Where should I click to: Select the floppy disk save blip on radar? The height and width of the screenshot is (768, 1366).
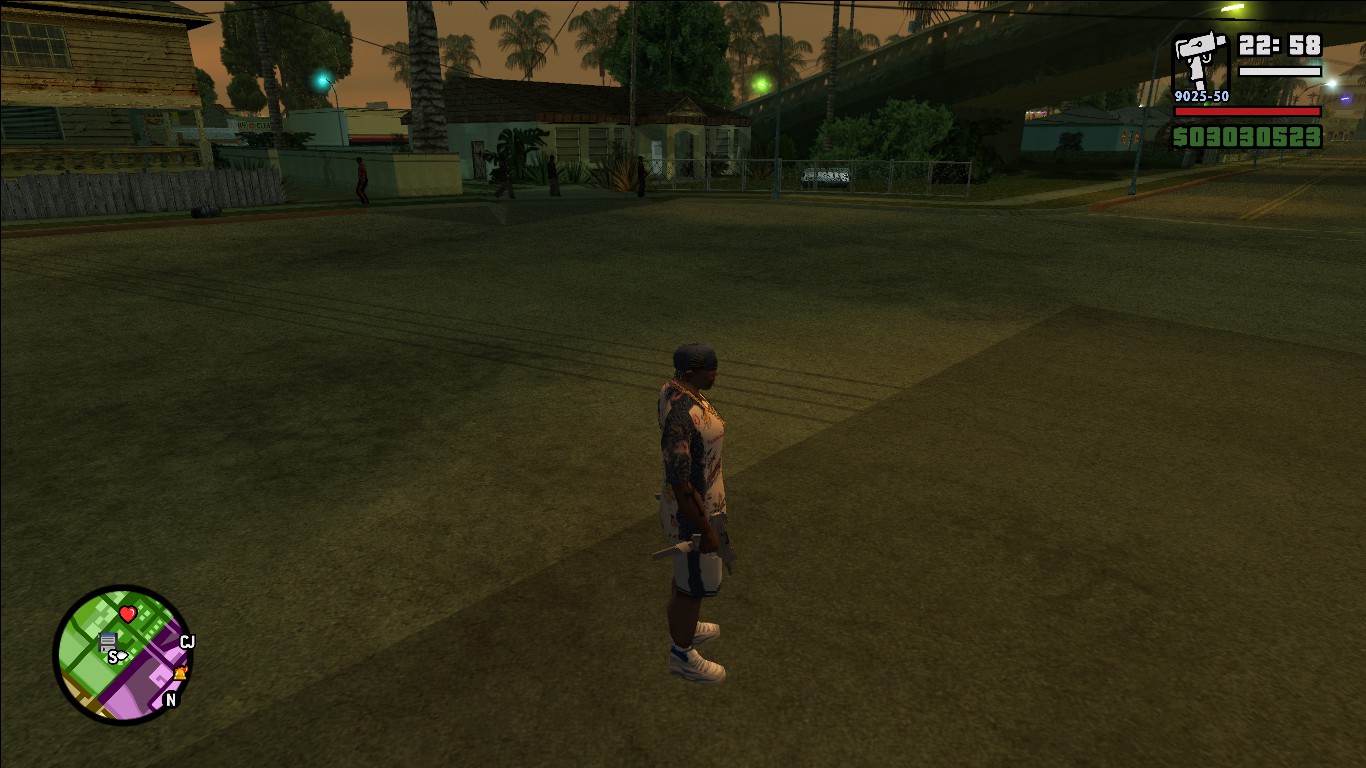[108, 641]
